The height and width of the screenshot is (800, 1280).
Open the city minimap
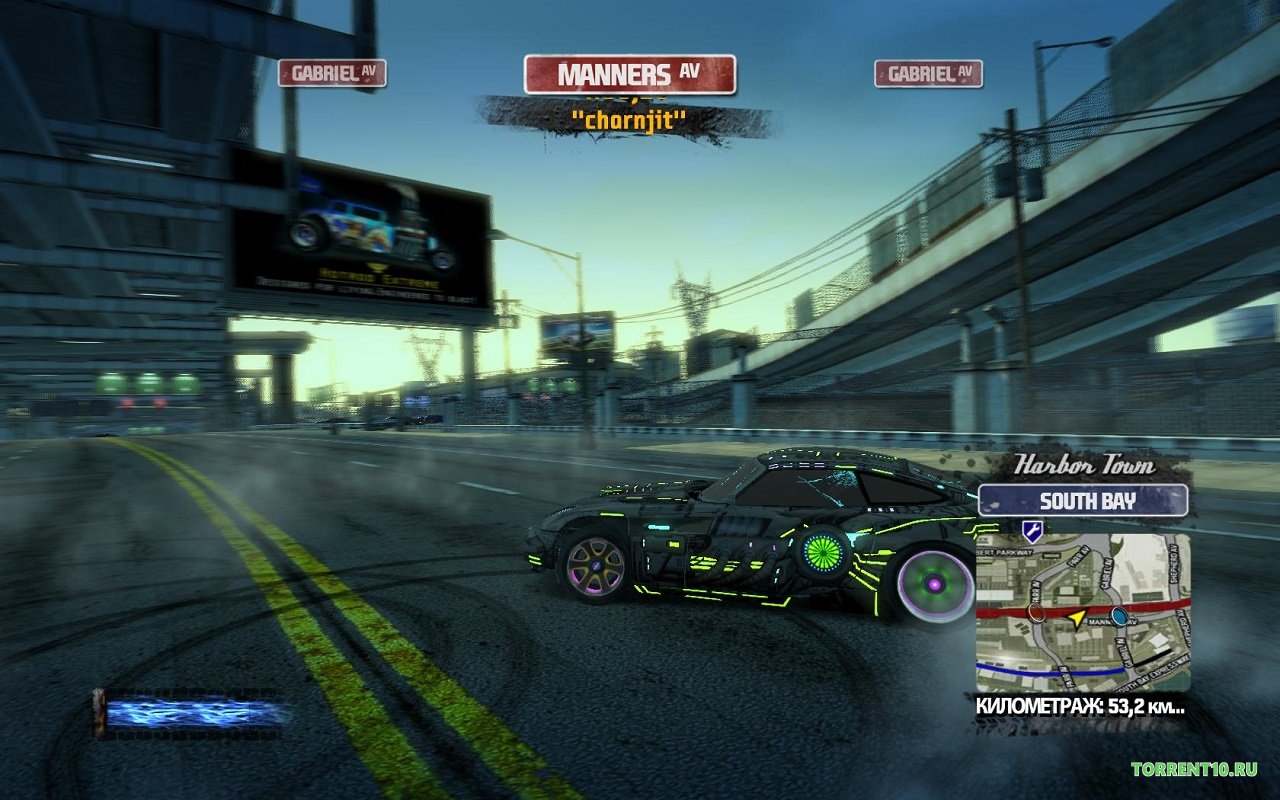point(1083,612)
